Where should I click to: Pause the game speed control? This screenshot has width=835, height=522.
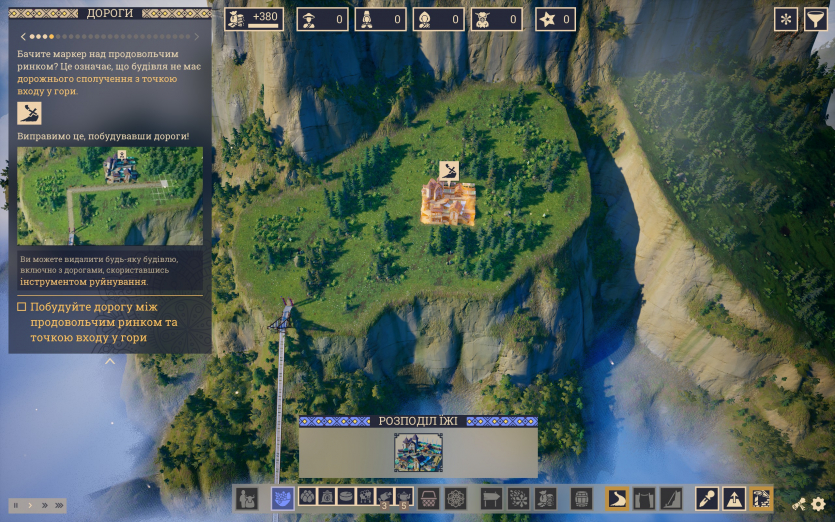pos(16,505)
